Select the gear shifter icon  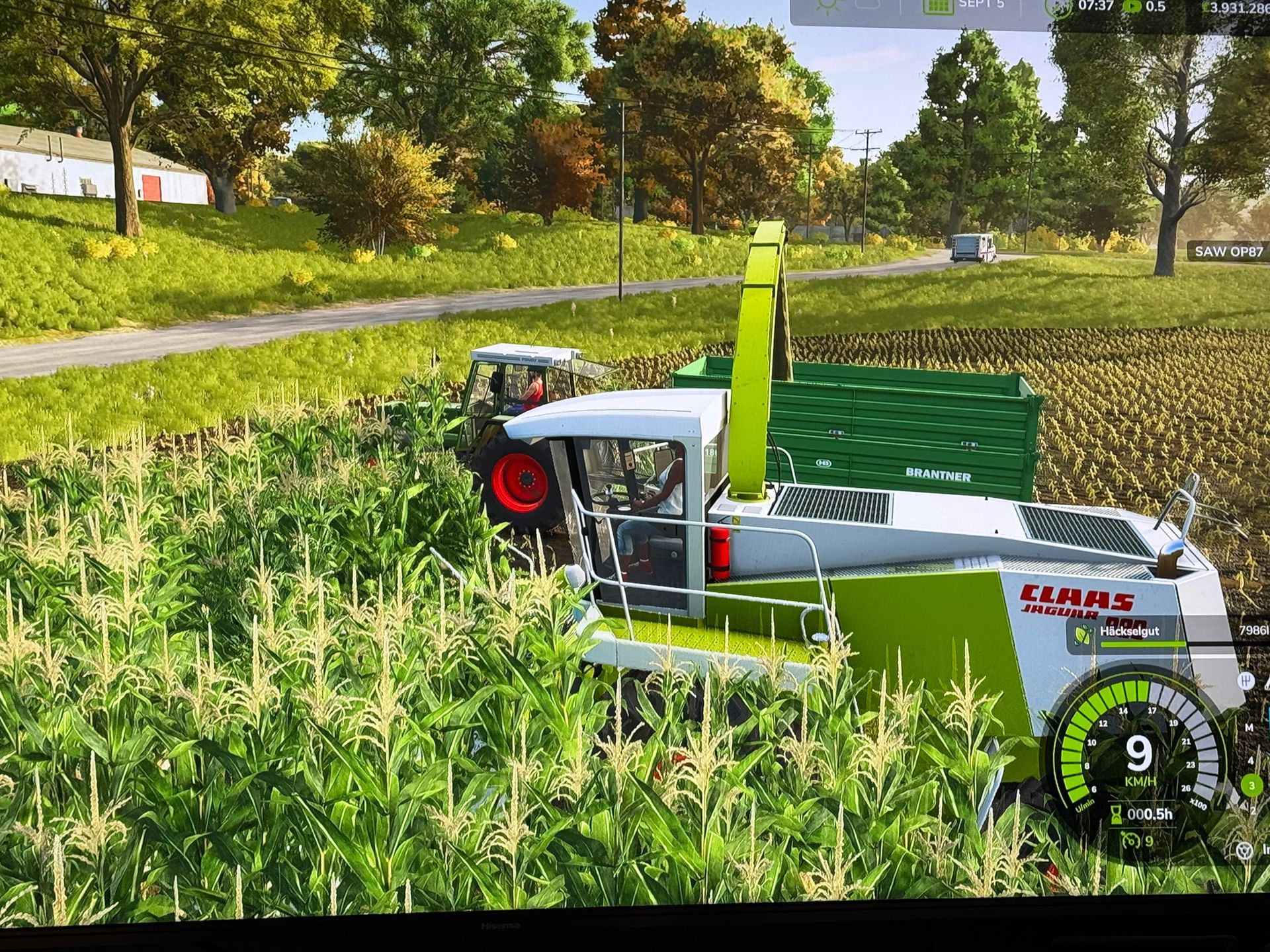point(1246,680)
